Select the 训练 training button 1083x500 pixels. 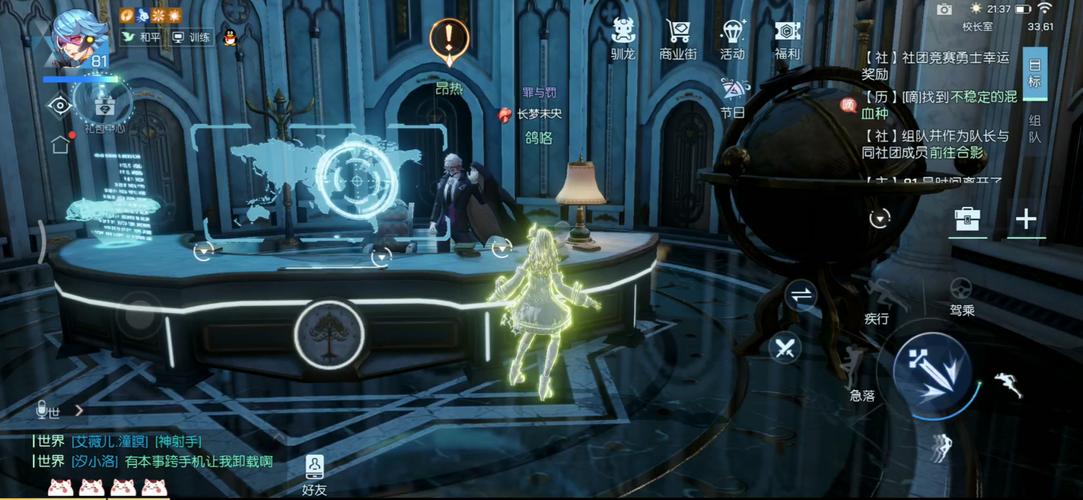pyautogui.click(x=191, y=37)
